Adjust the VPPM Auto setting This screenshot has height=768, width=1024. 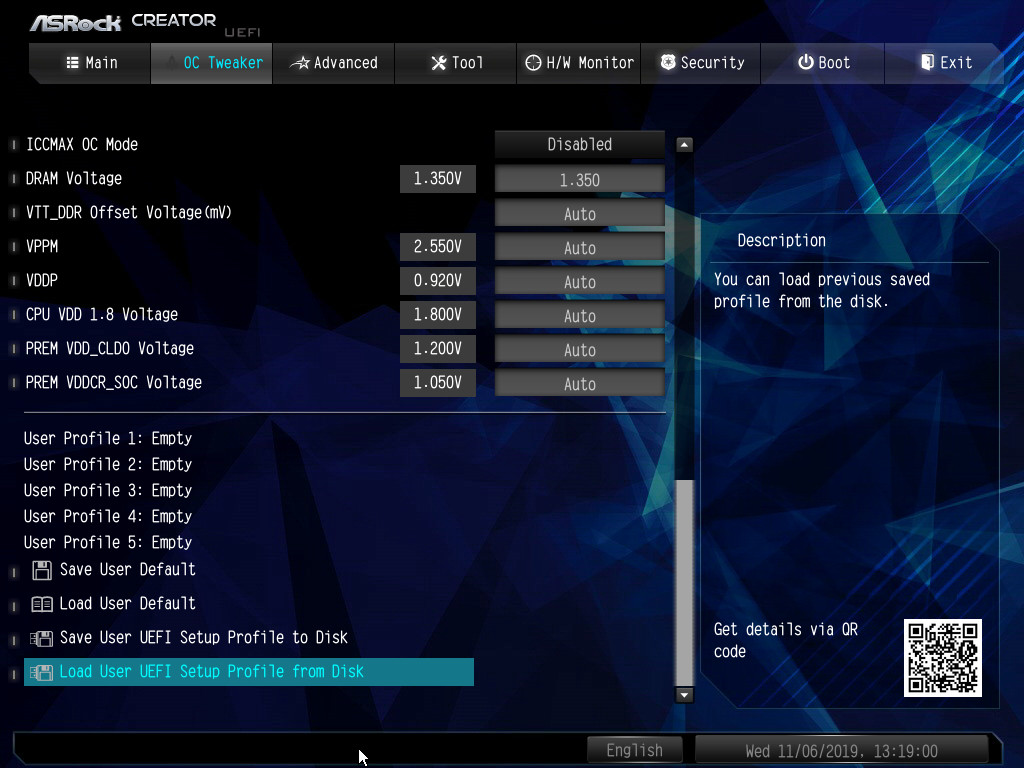(580, 248)
